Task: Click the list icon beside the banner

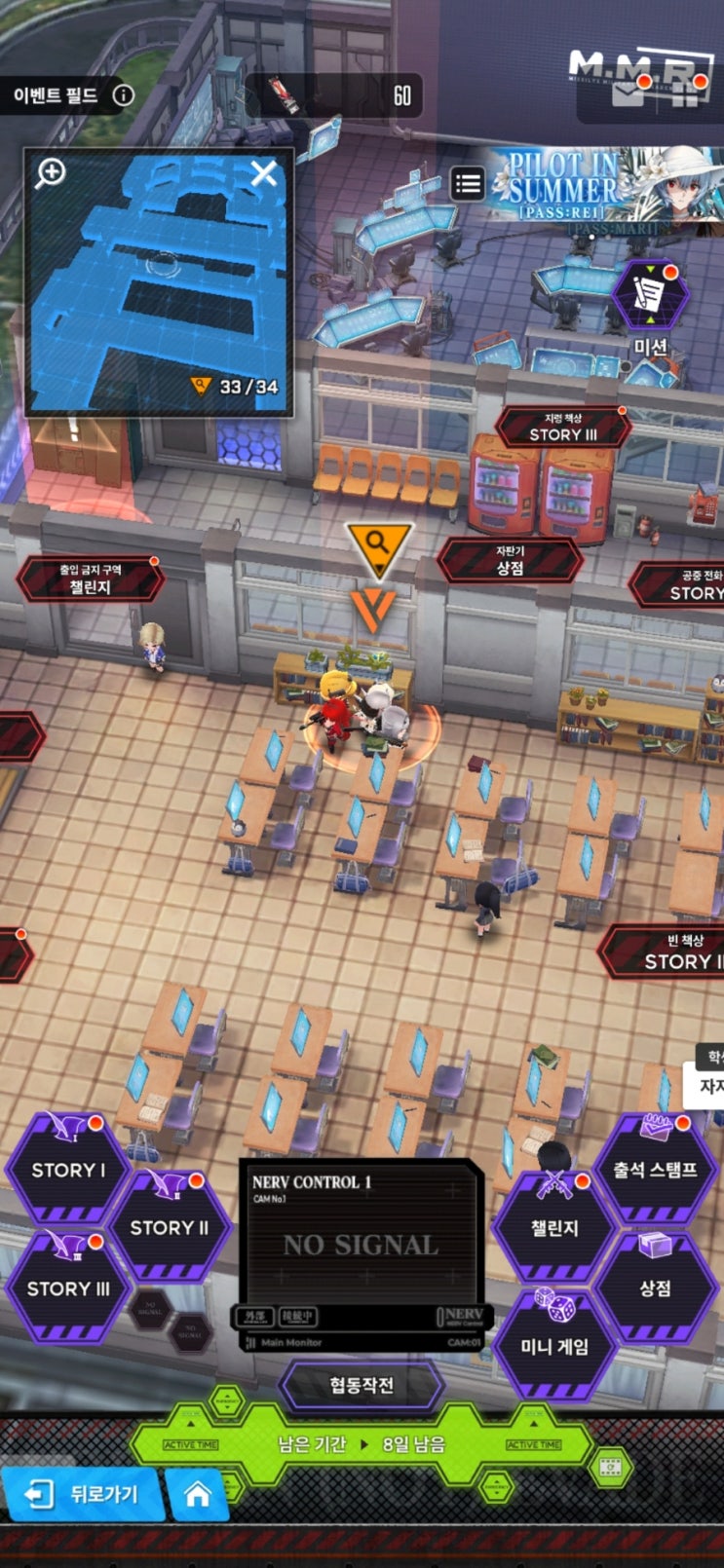Action: 468,183
